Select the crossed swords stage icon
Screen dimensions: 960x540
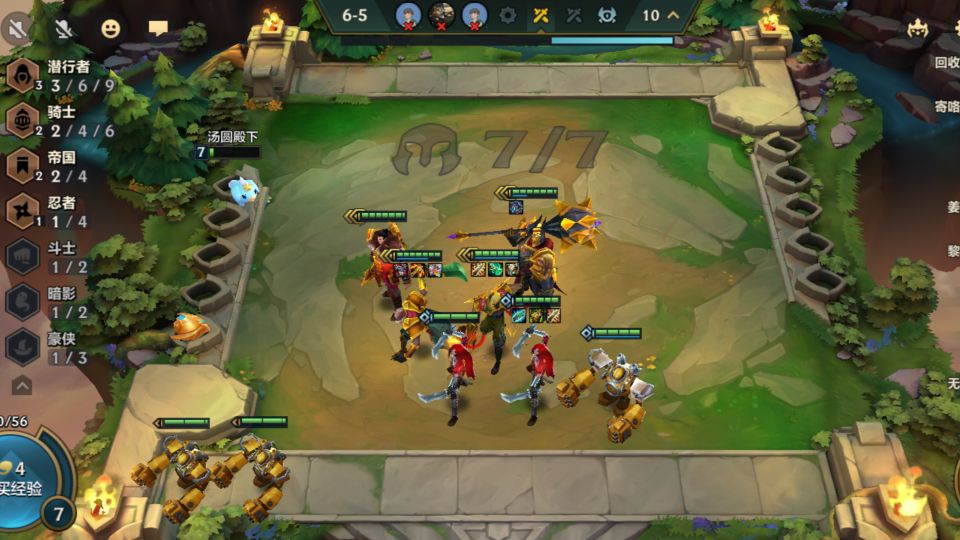pyautogui.click(x=540, y=15)
